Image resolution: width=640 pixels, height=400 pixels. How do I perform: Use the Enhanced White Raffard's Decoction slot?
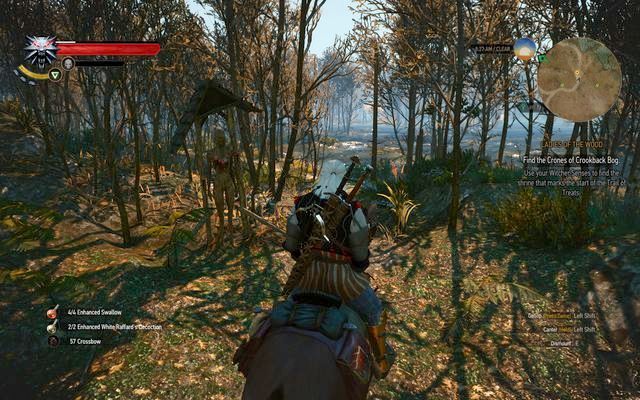coord(53,327)
